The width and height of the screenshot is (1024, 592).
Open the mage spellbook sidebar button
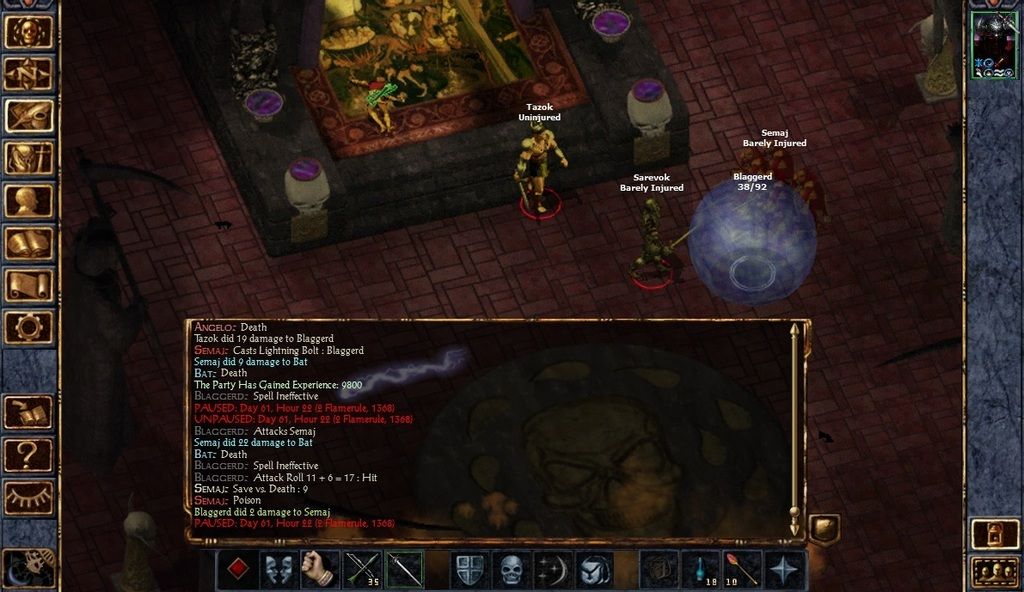coord(29,243)
